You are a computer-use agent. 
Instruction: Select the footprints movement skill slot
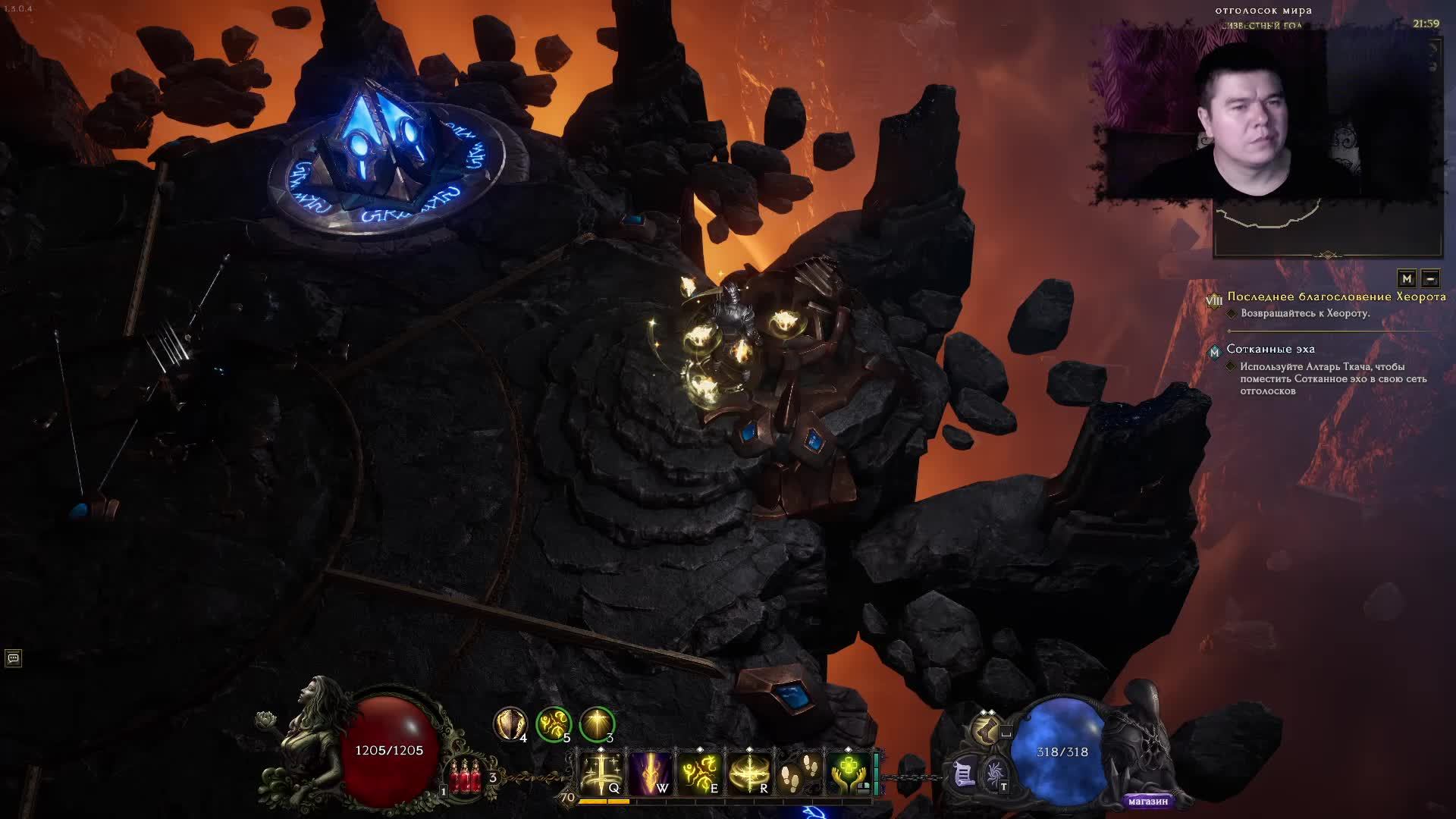[798, 773]
